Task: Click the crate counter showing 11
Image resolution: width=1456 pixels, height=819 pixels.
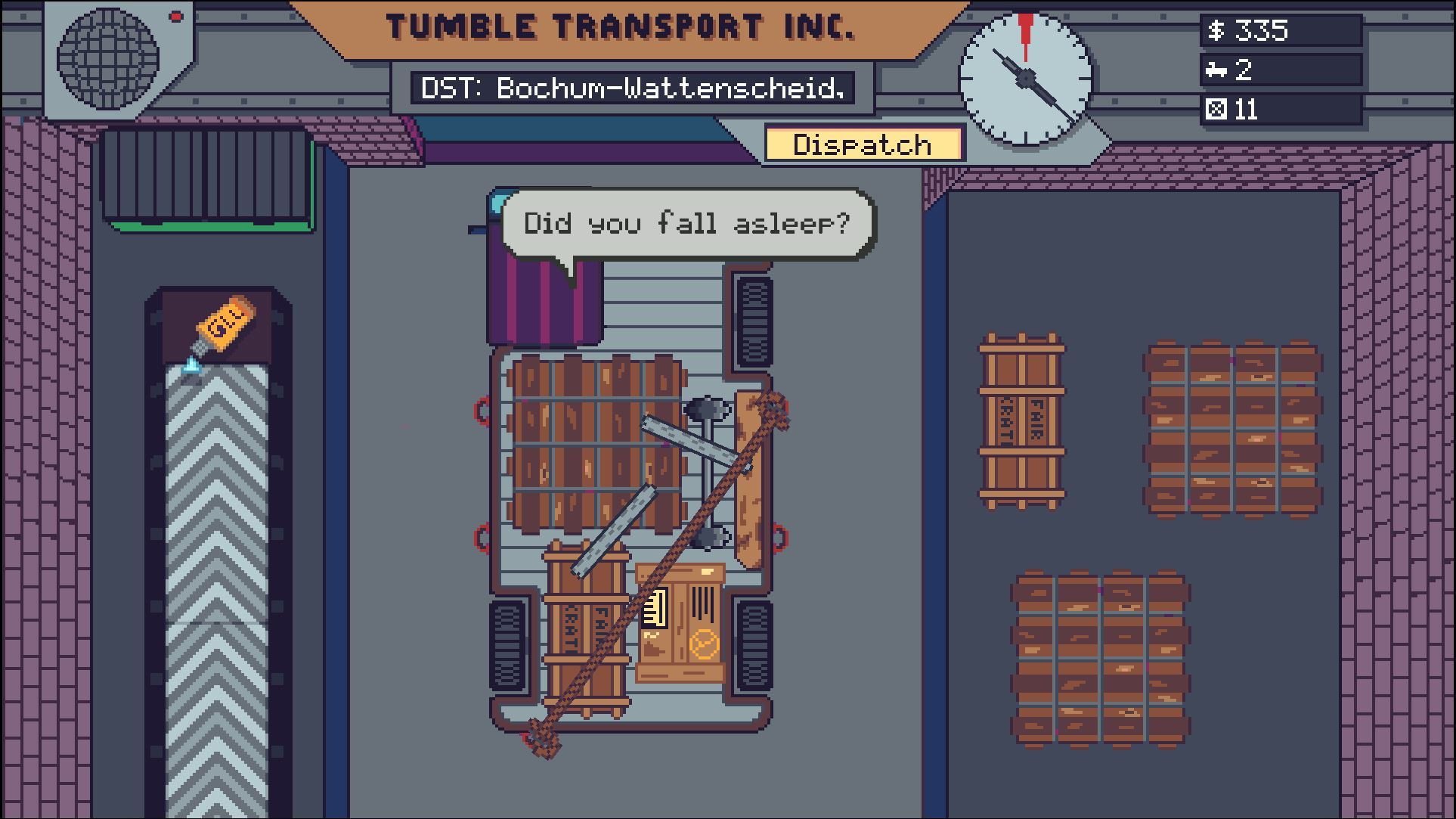Action: click(x=1280, y=110)
